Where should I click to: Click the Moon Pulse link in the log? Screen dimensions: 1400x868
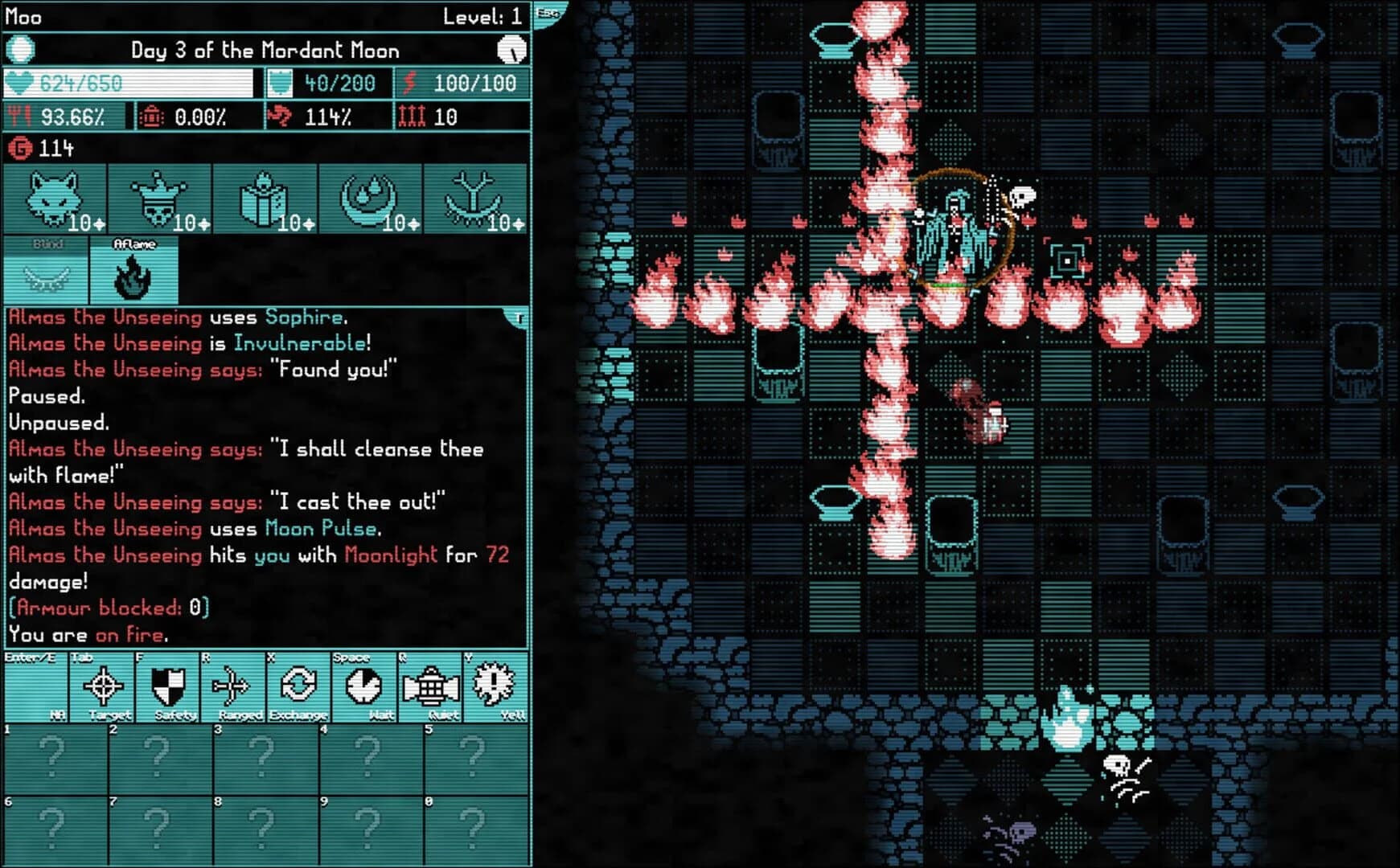(322, 528)
